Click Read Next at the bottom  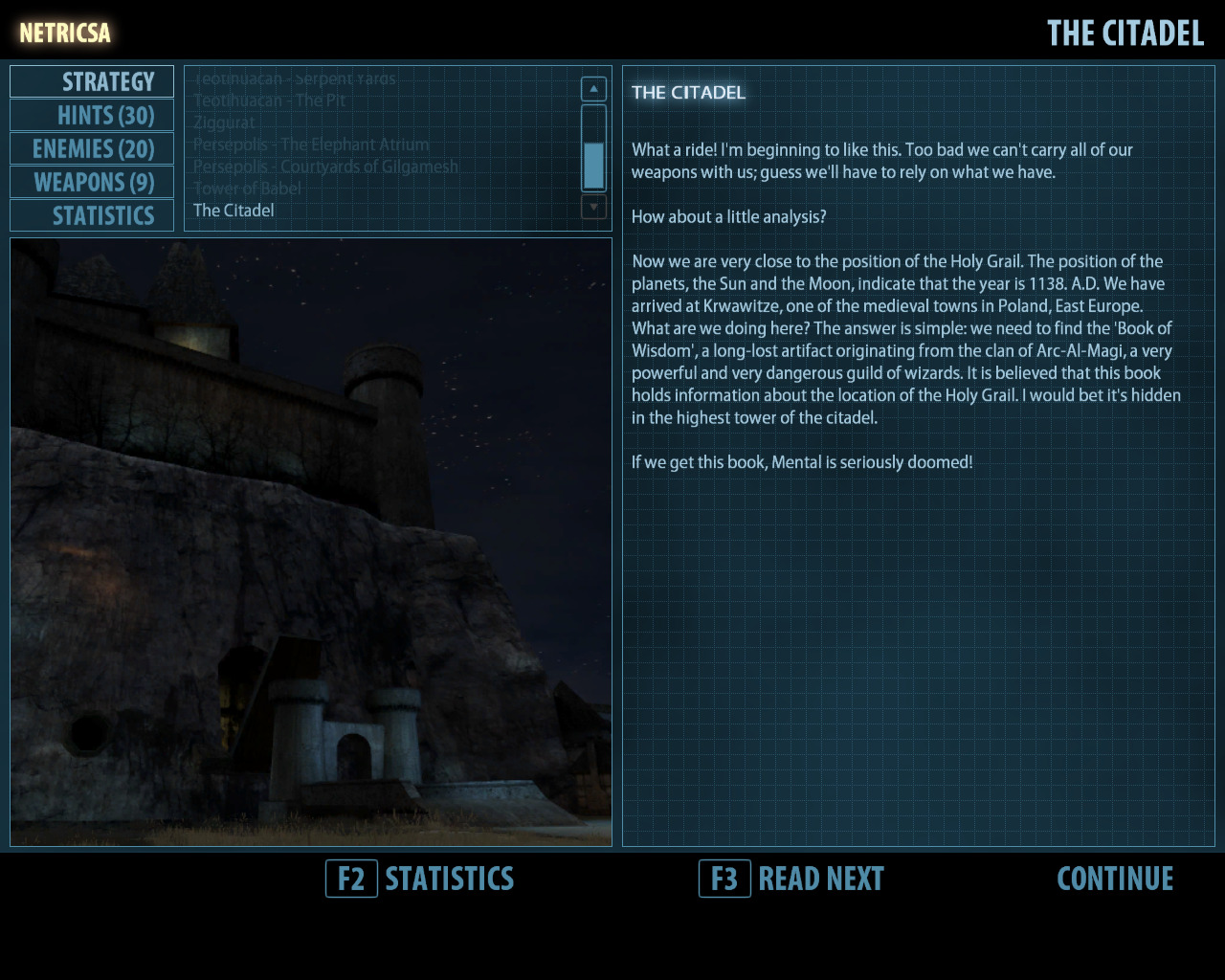[791, 879]
